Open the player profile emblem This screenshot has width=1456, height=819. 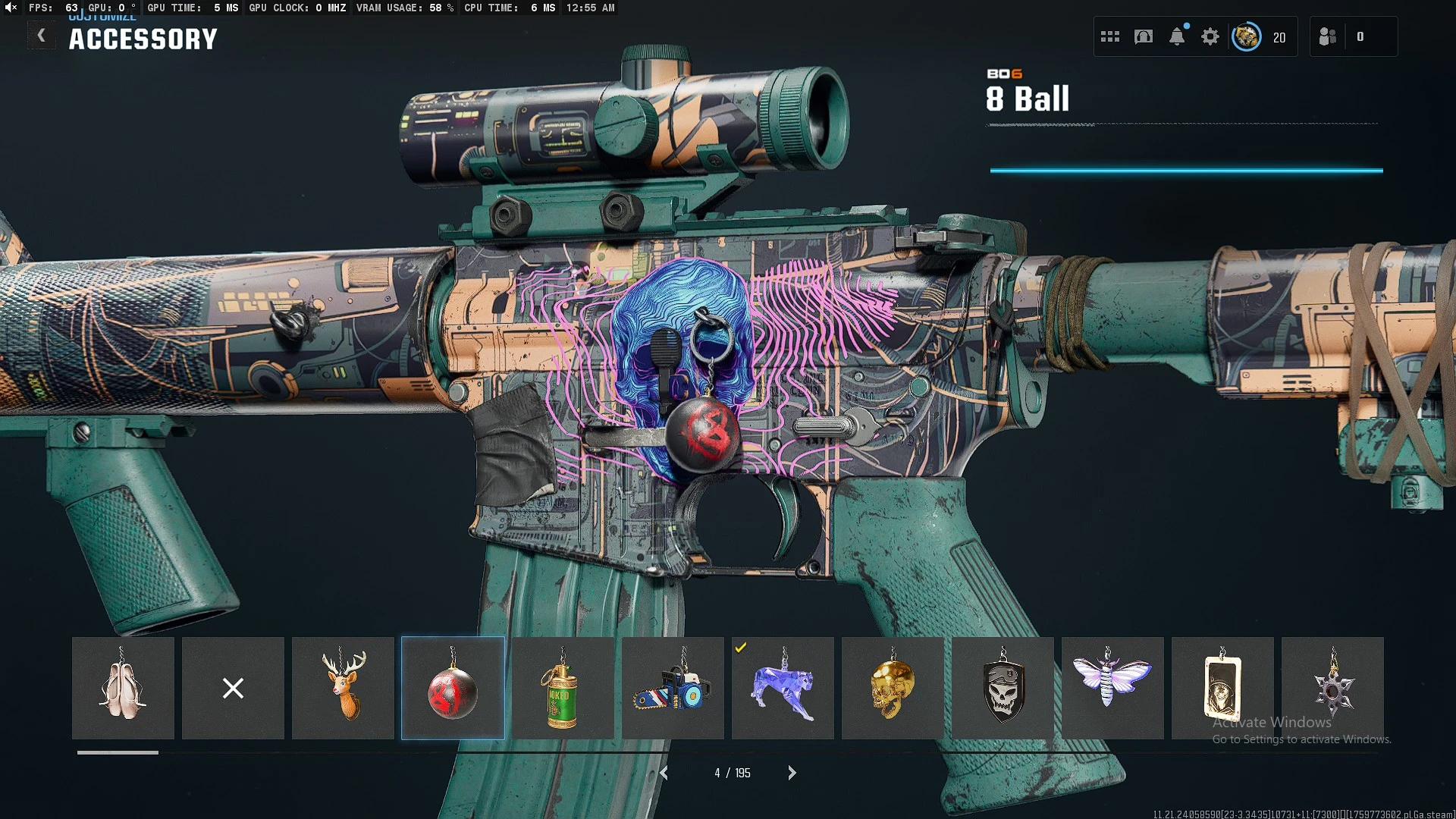pyautogui.click(x=1246, y=36)
